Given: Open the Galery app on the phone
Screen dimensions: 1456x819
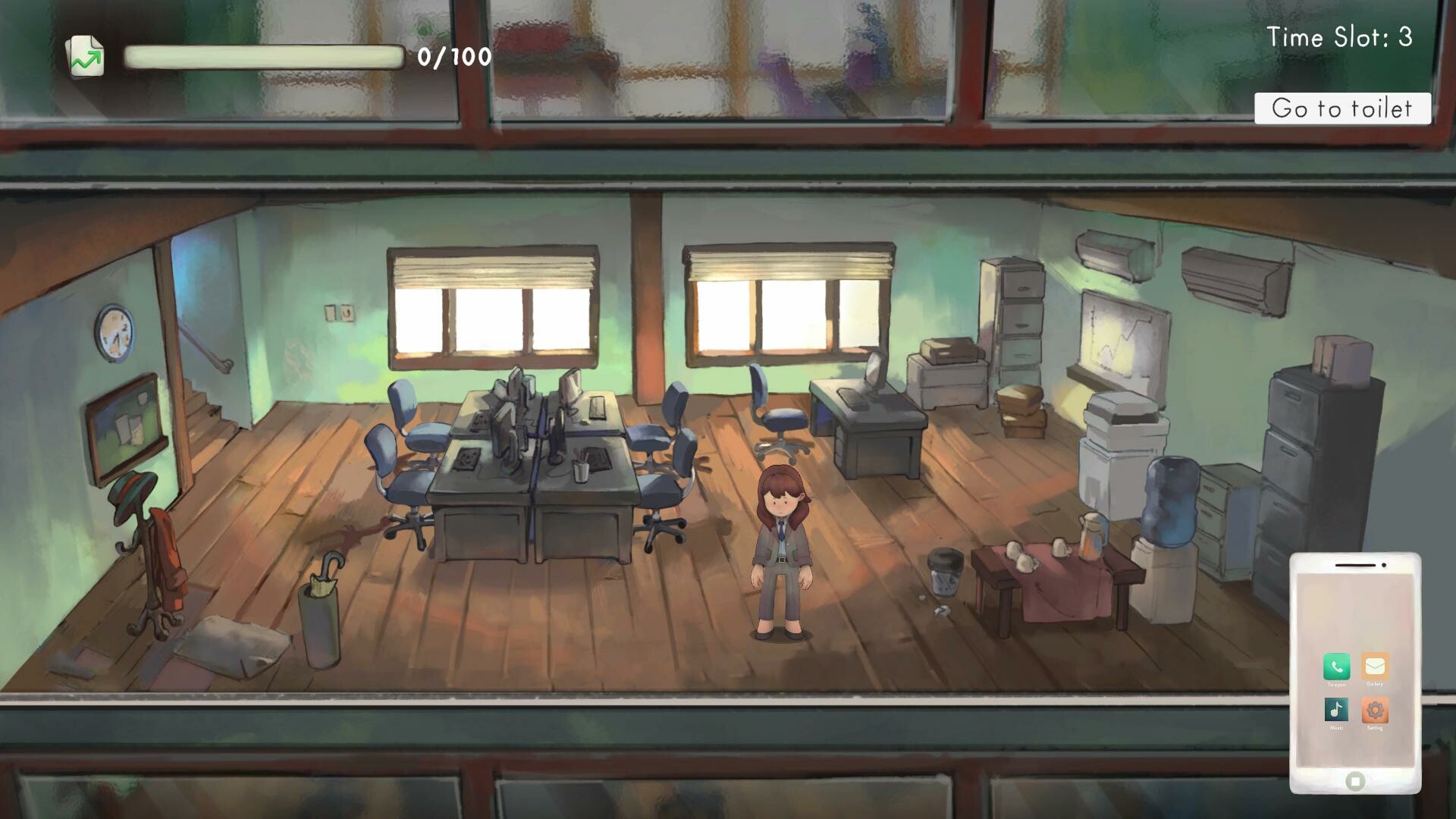Looking at the screenshot, I should pos(1375,666).
